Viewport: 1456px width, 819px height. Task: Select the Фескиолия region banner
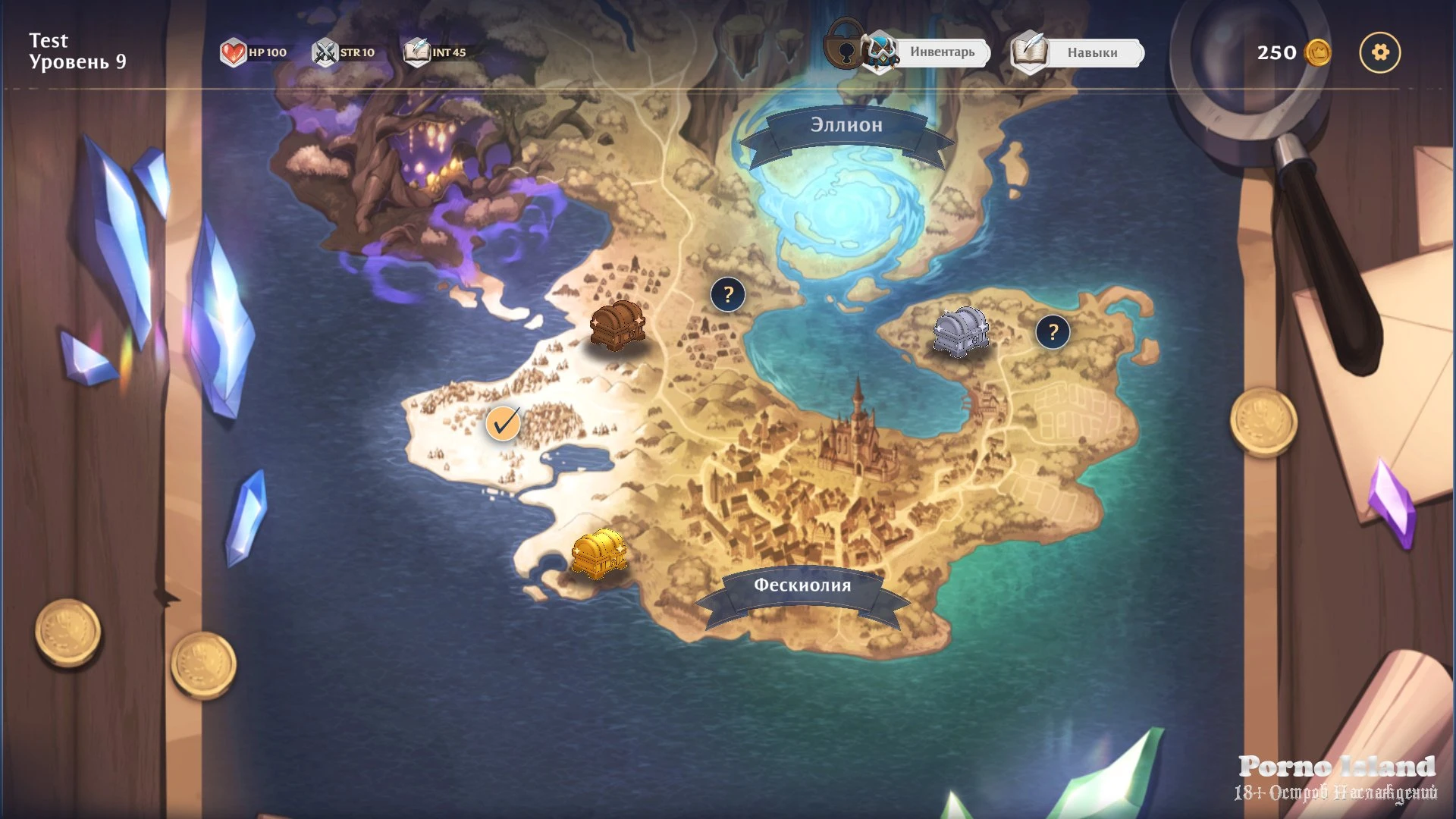[x=802, y=585]
